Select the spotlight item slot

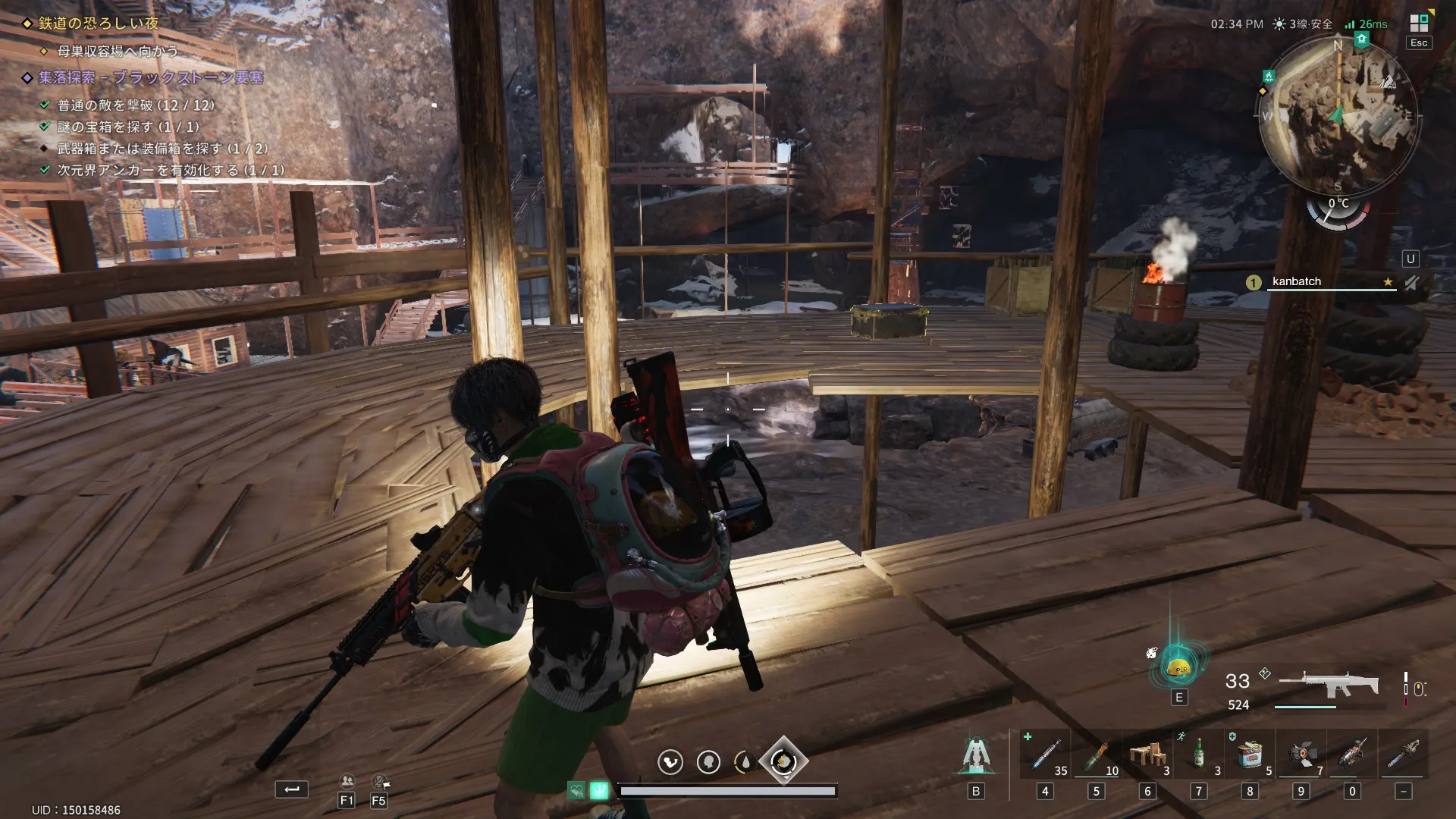tap(1301, 755)
